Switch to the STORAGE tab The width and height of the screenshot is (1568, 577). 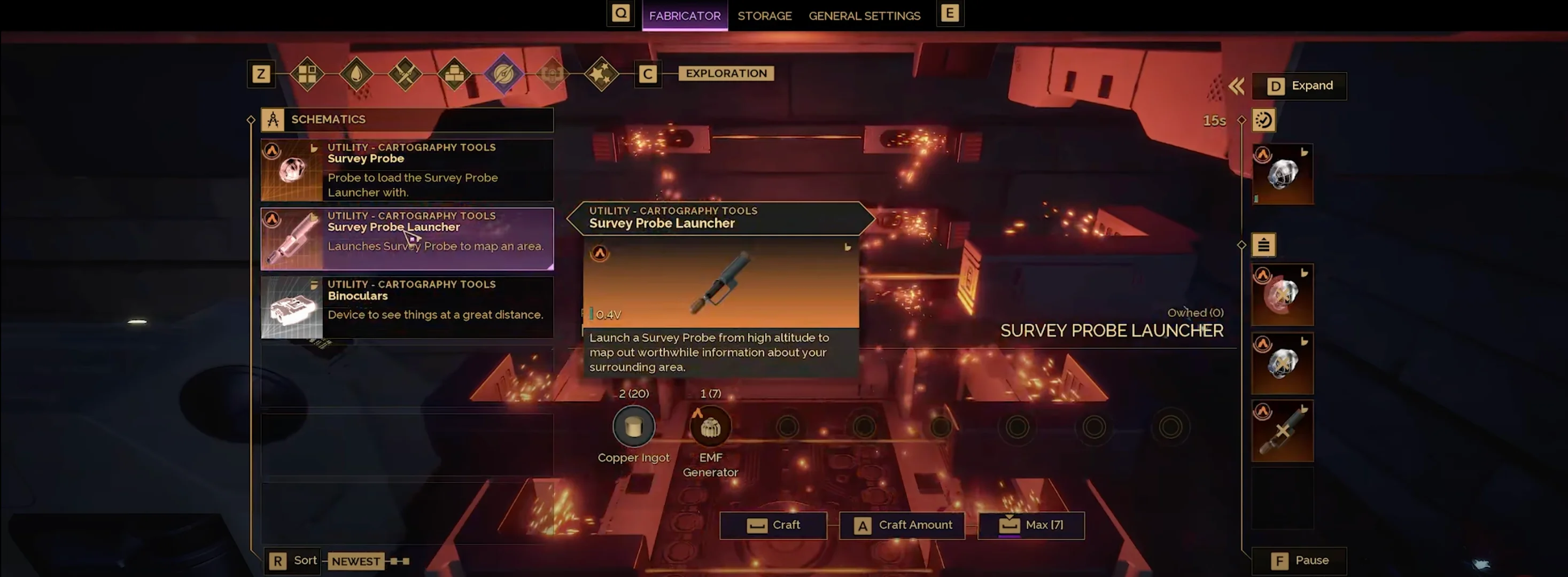tap(765, 15)
